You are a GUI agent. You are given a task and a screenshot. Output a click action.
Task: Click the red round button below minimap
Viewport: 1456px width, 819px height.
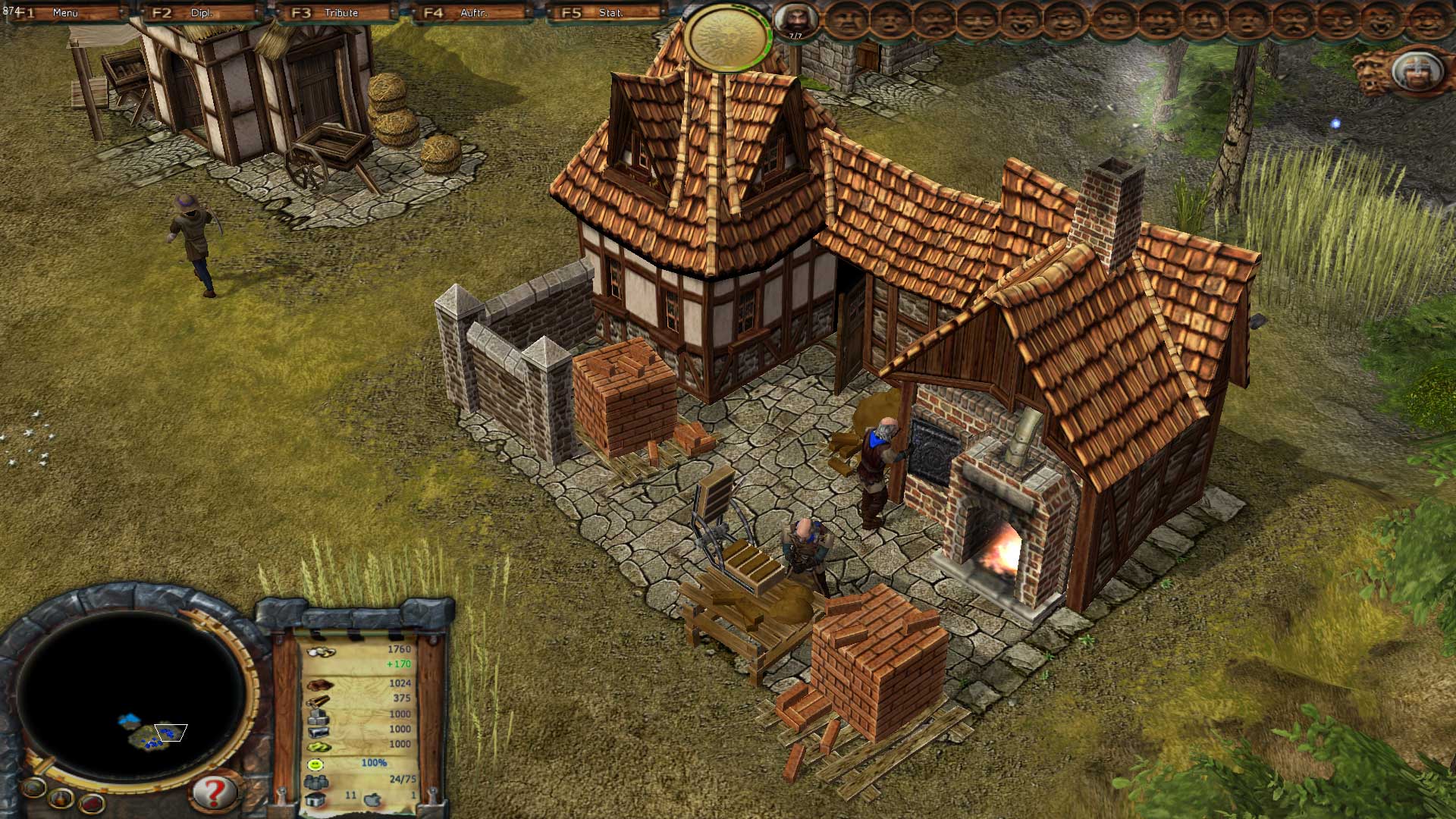tap(92, 804)
